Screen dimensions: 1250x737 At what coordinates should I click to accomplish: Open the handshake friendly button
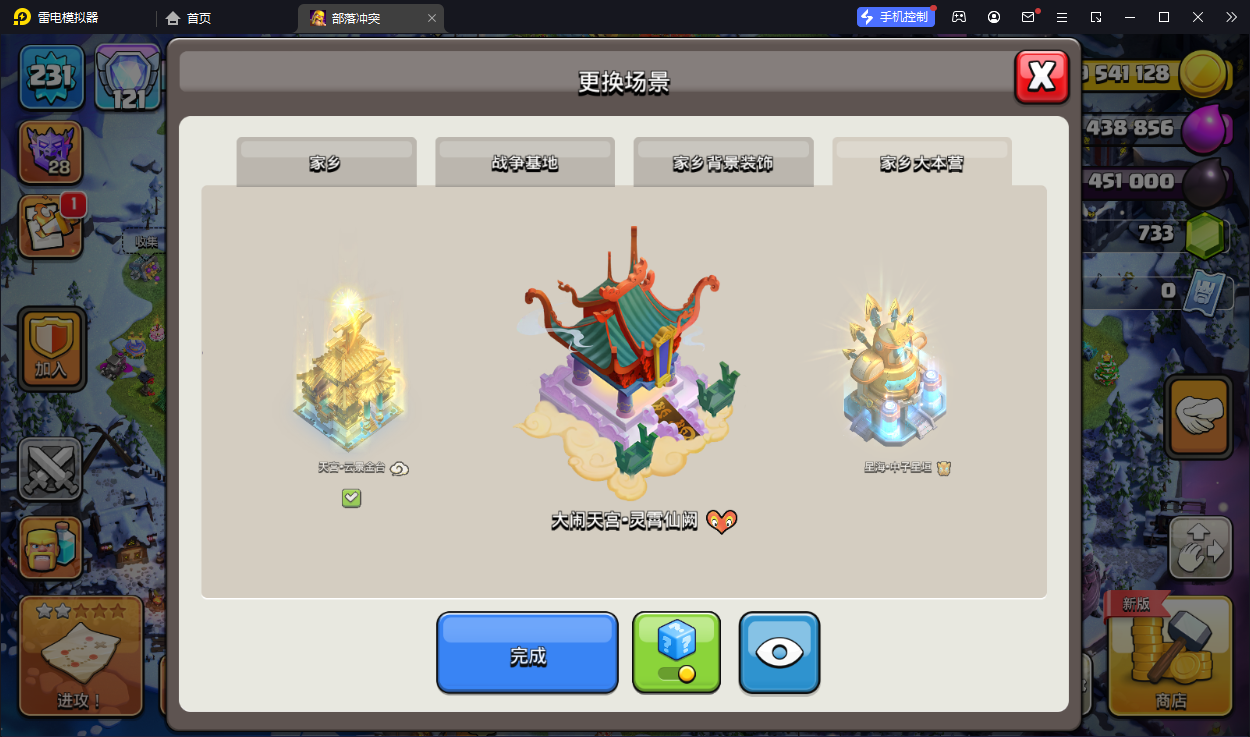1198,418
